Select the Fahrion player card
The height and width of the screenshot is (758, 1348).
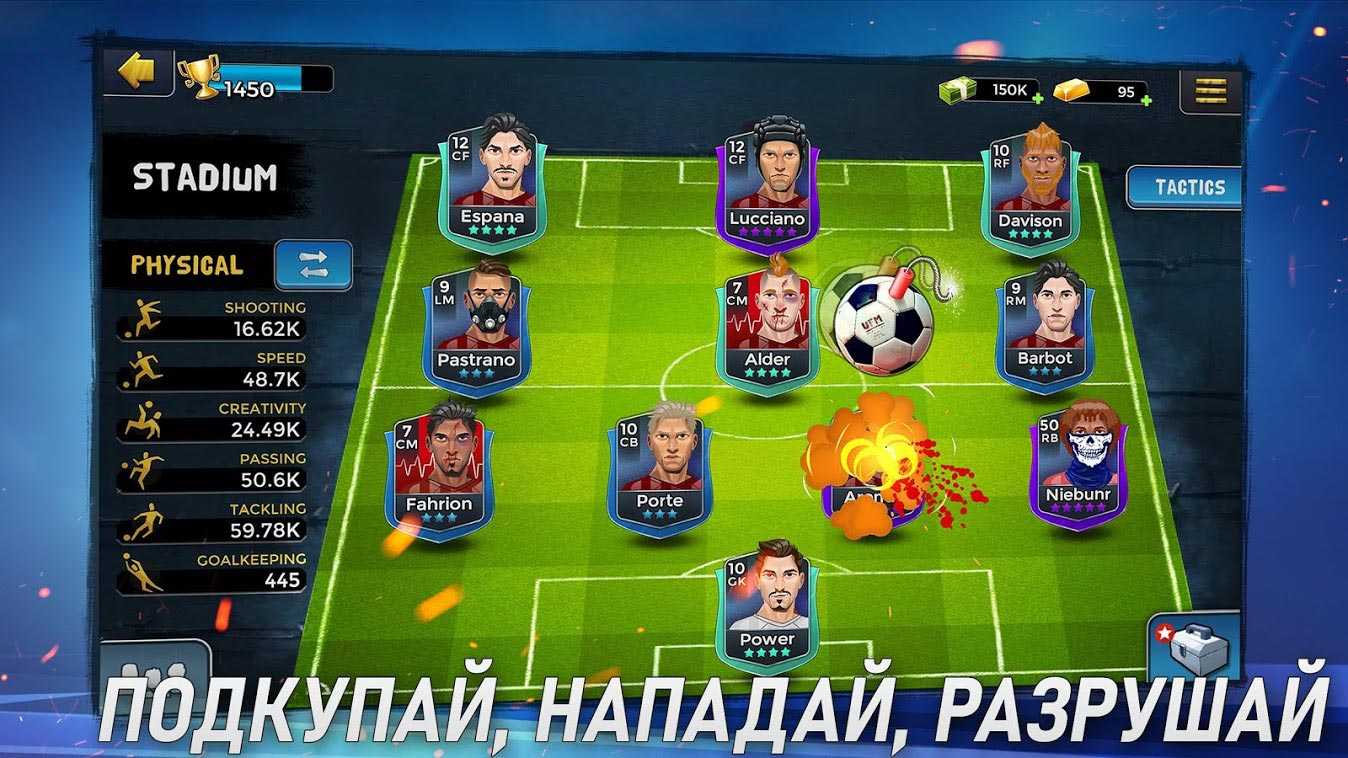coord(439,468)
